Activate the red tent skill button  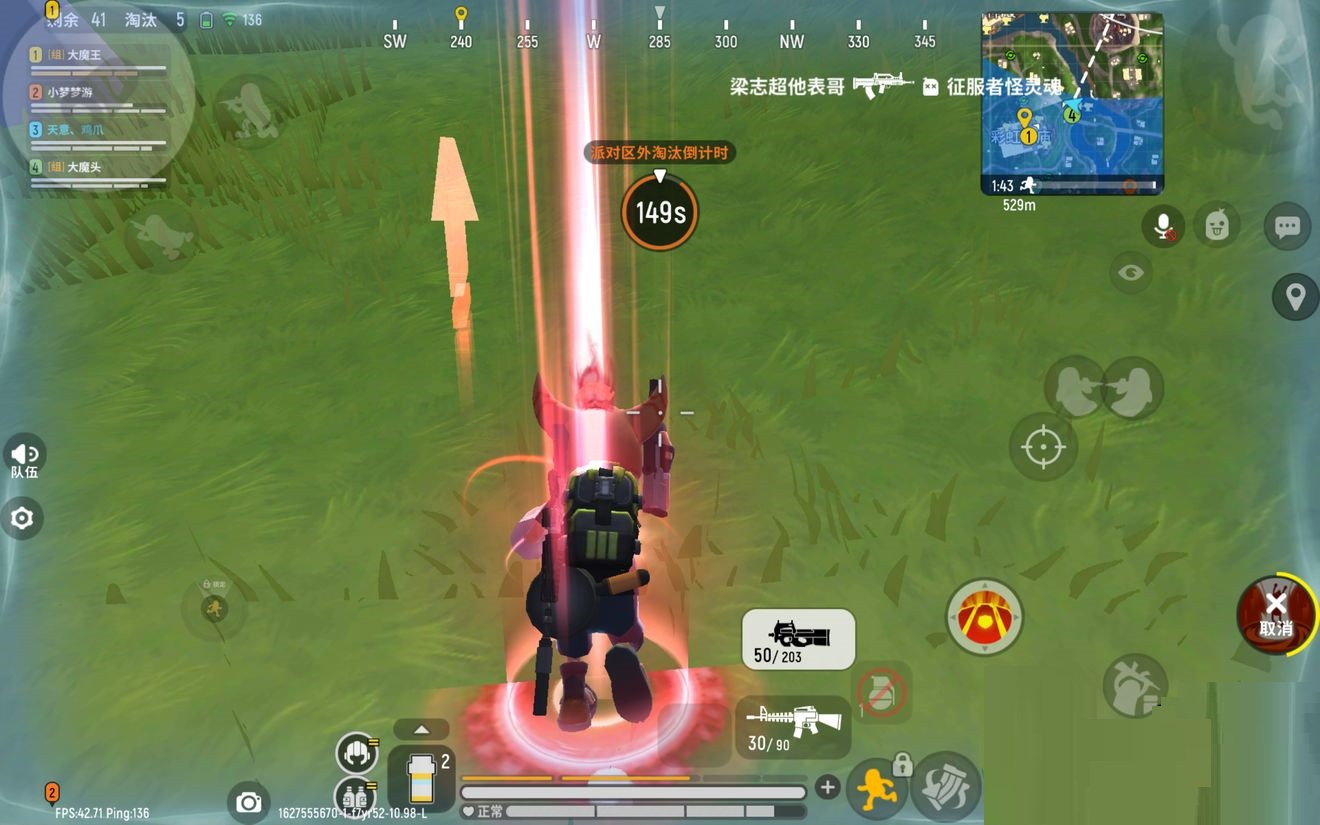984,617
